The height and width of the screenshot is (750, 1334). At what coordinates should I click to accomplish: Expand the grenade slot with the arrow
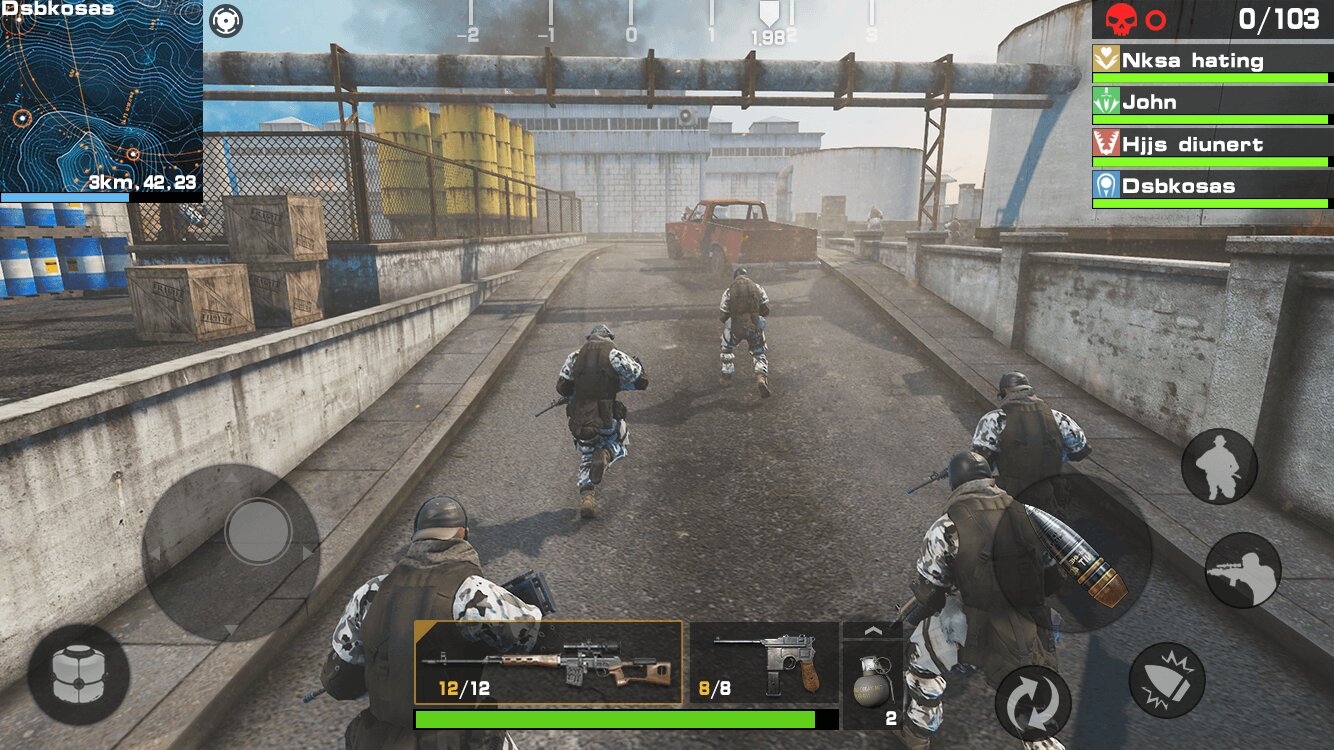872,631
